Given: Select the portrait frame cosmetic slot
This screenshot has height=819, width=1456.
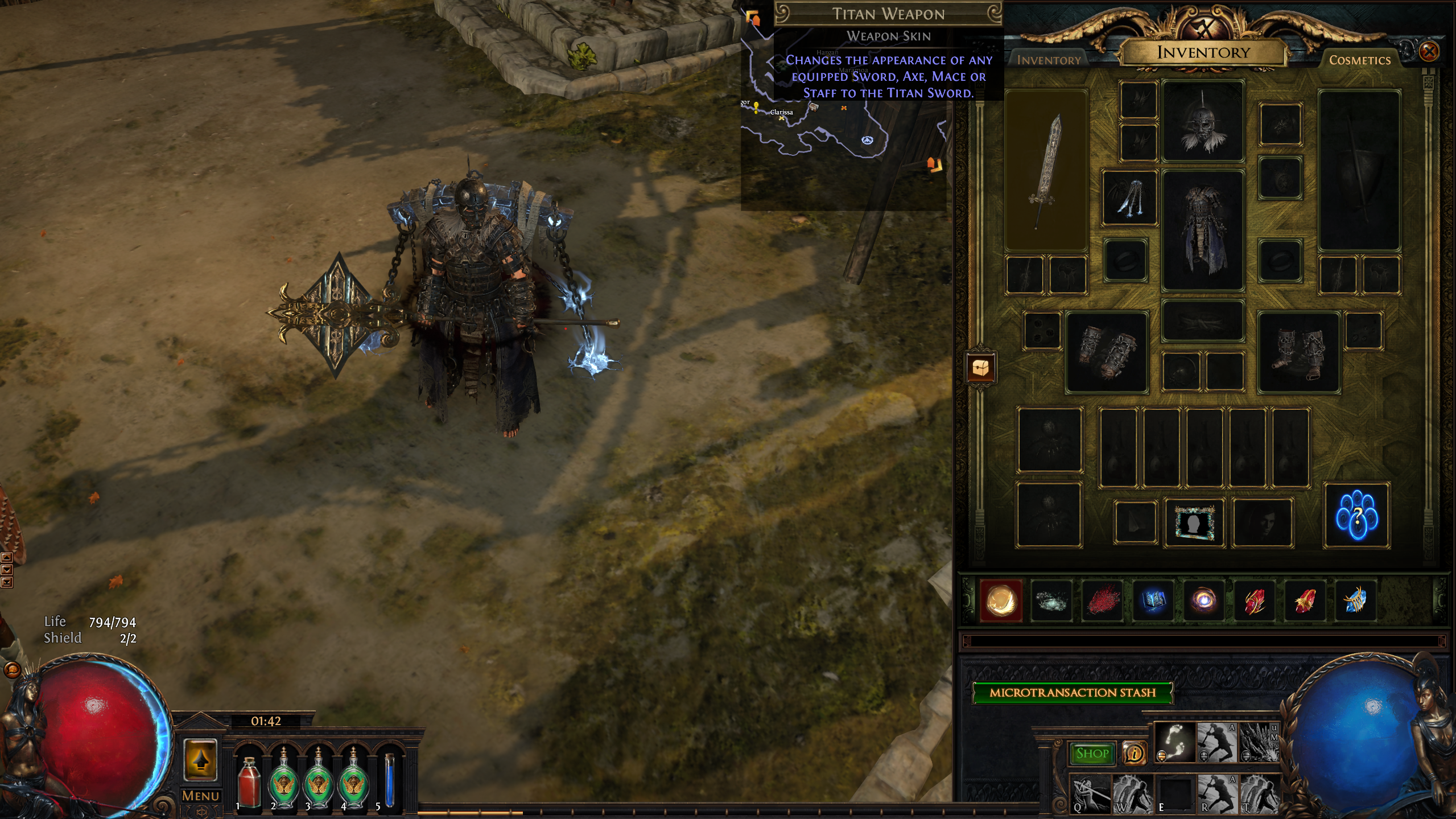Looking at the screenshot, I should click(x=1194, y=522).
